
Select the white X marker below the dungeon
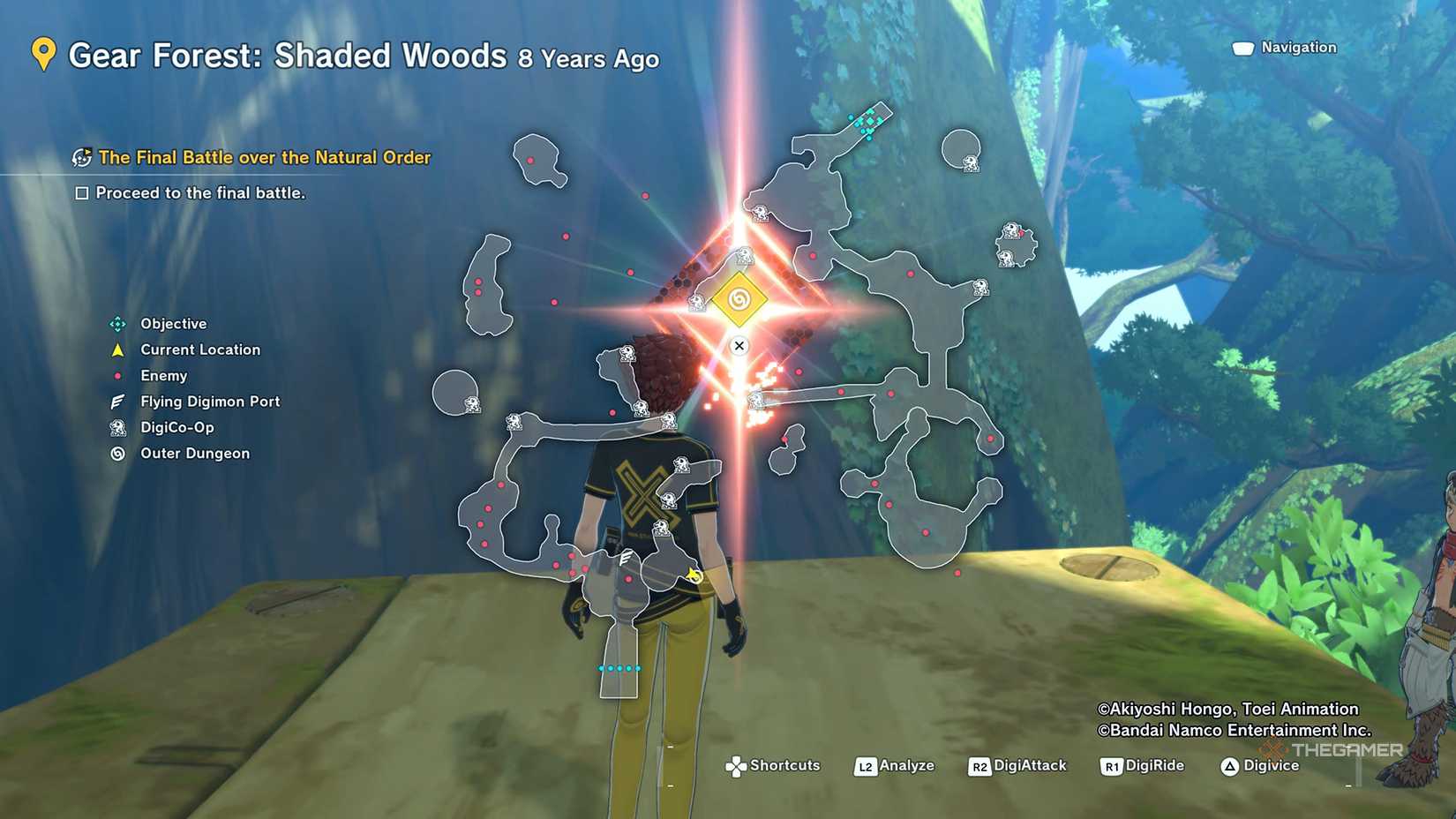pos(739,346)
